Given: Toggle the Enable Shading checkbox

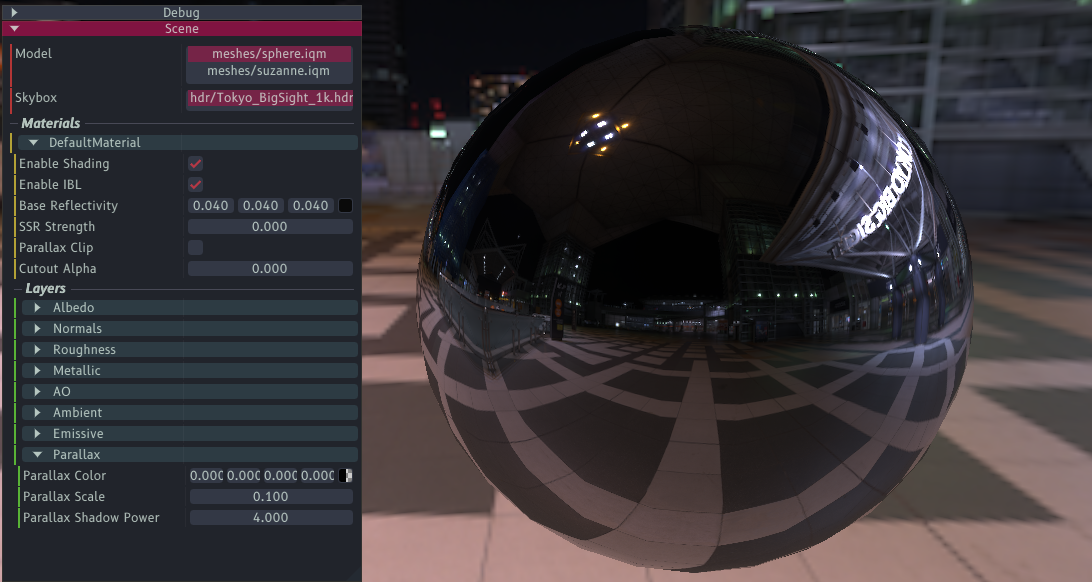Looking at the screenshot, I should 196,164.
